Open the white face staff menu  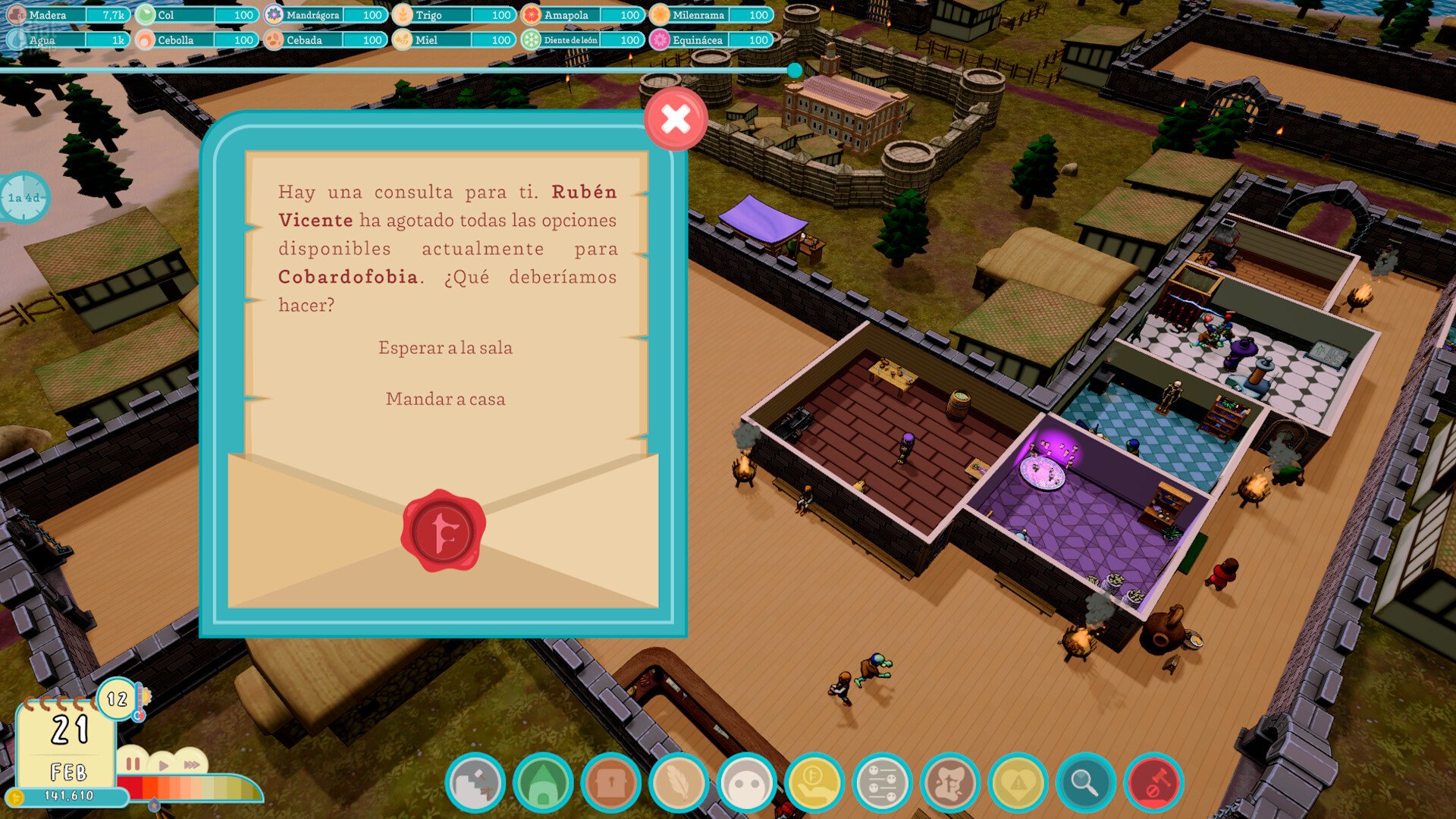(747, 783)
